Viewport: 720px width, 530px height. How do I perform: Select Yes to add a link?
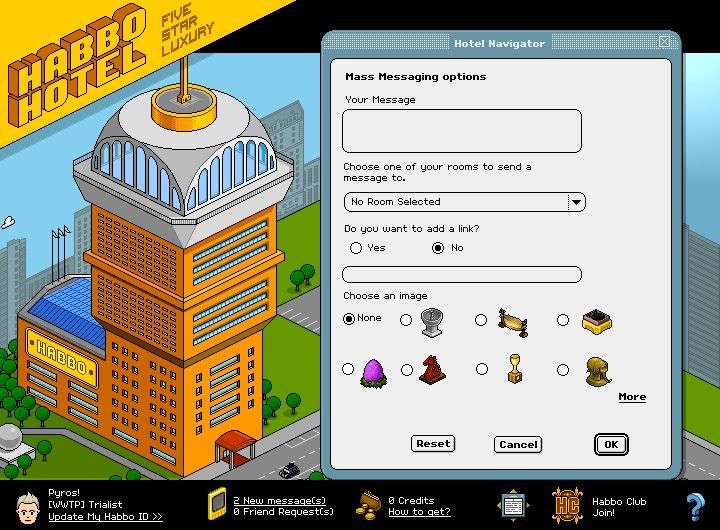click(x=356, y=248)
